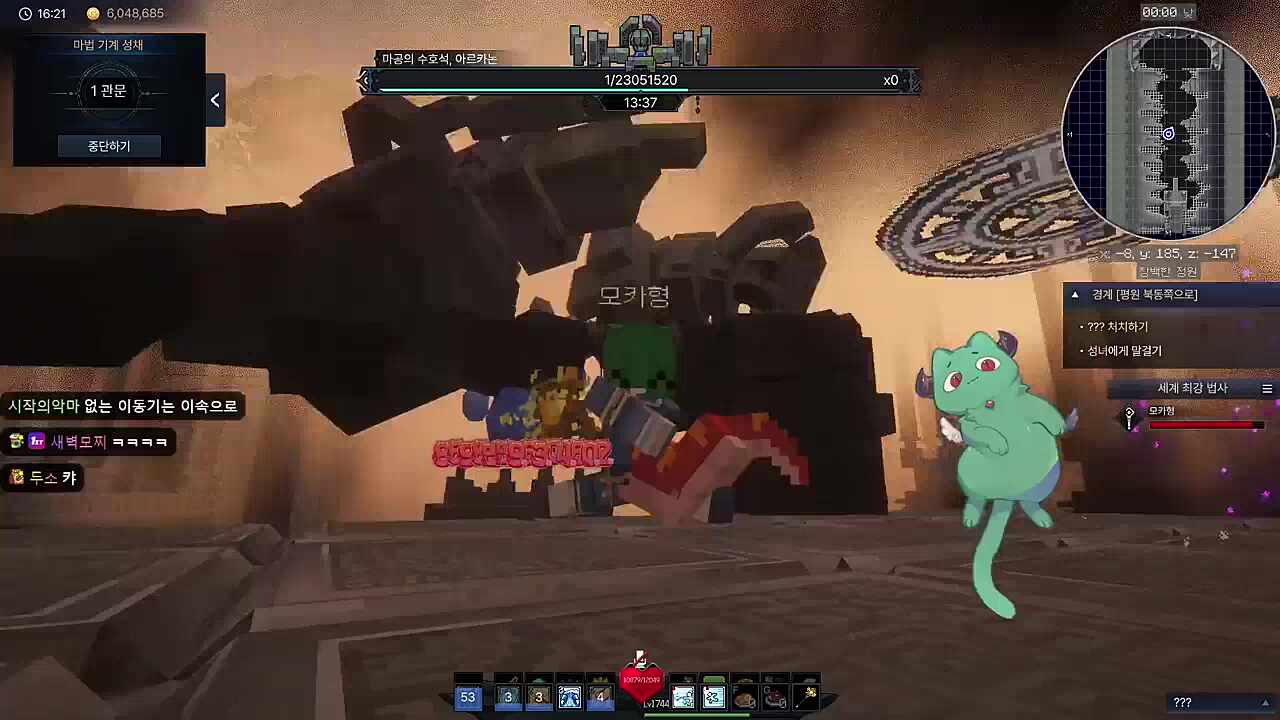Select the hotbar slot showing 53
The width and height of the screenshot is (1280, 720).
pos(468,697)
